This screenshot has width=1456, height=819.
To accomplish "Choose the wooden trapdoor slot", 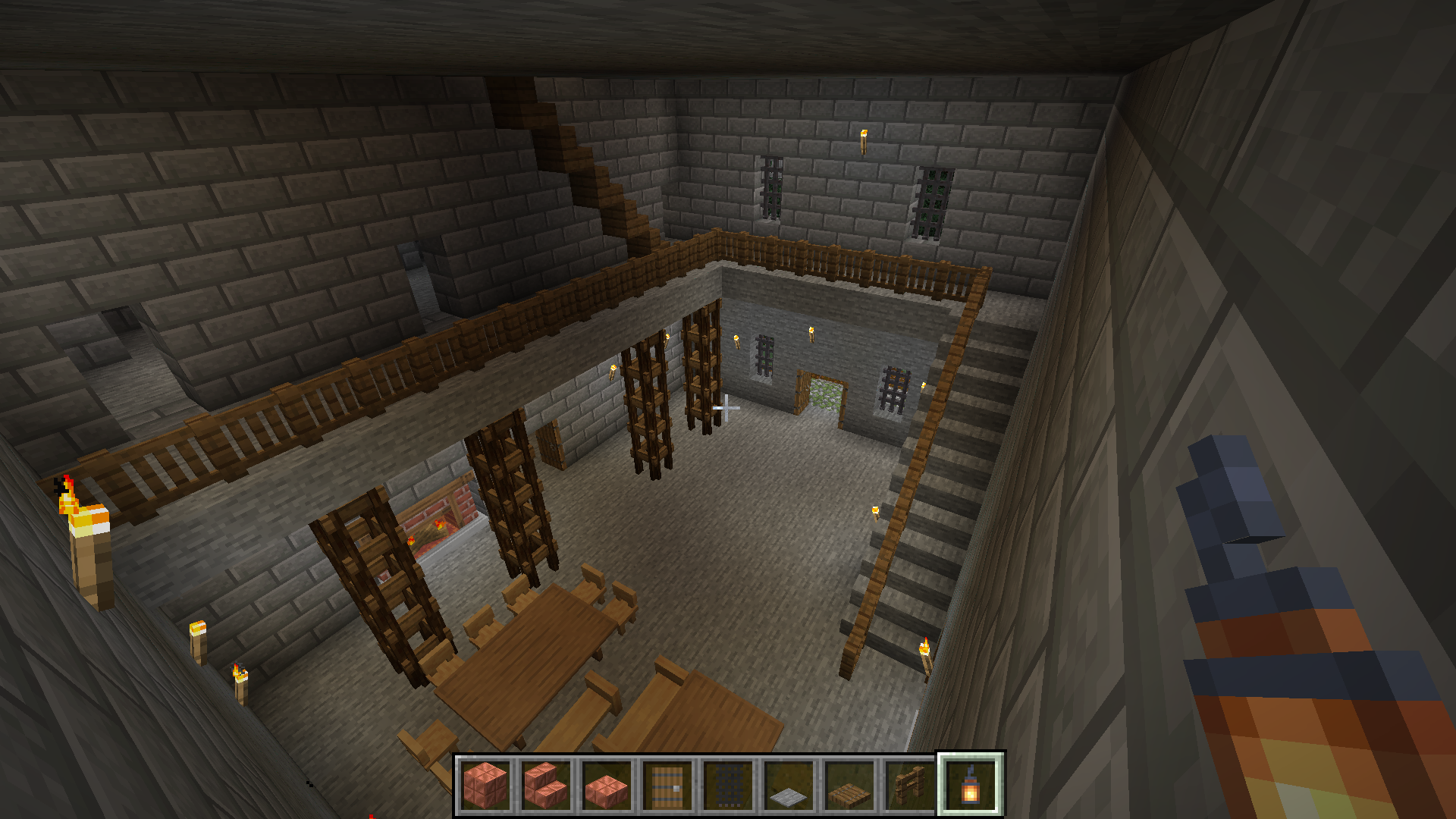I will point(849,785).
